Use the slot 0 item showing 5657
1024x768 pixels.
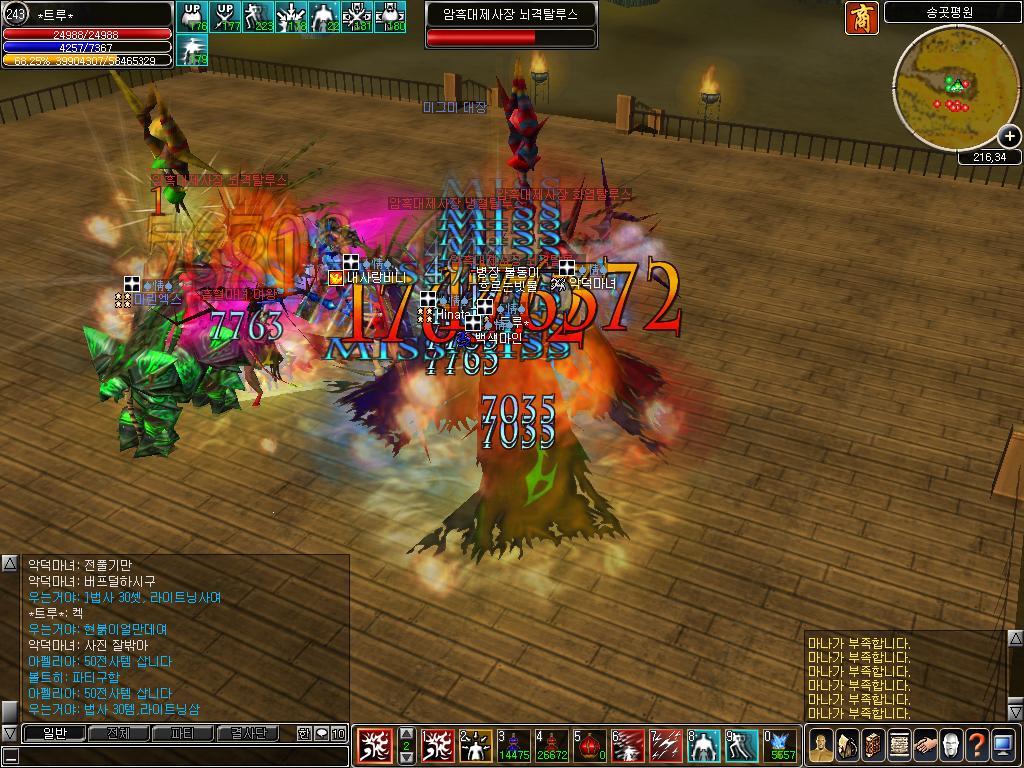(x=780, y=746)
